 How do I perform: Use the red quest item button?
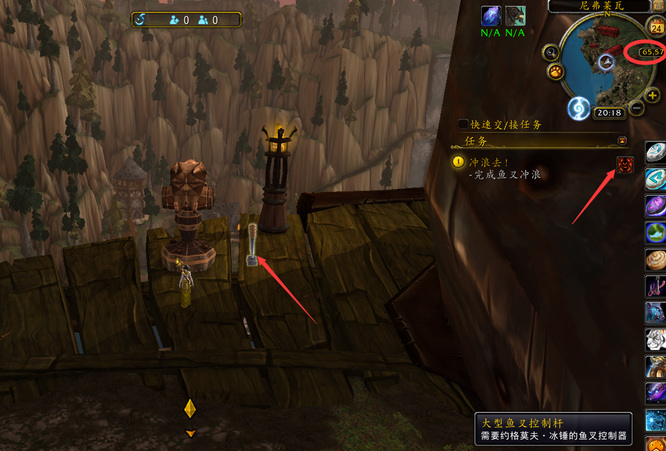[x=625, y=165]
